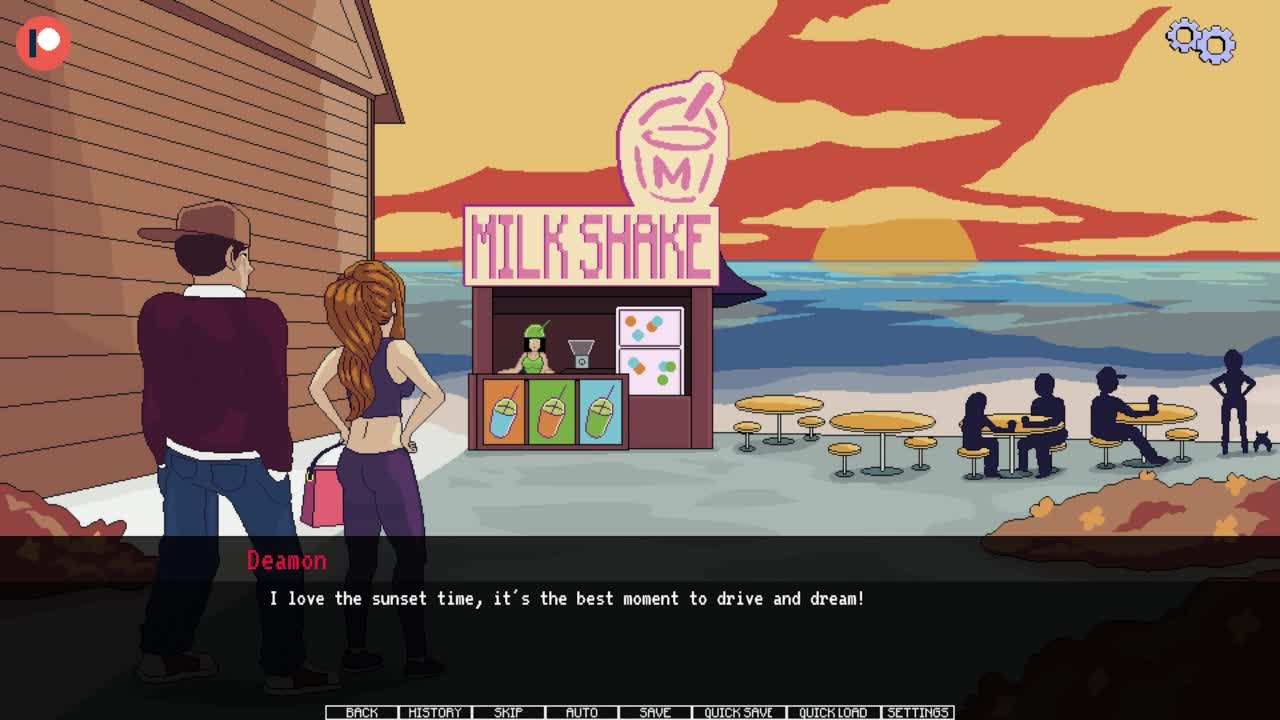Go back with the Back button

coord(361,712)
